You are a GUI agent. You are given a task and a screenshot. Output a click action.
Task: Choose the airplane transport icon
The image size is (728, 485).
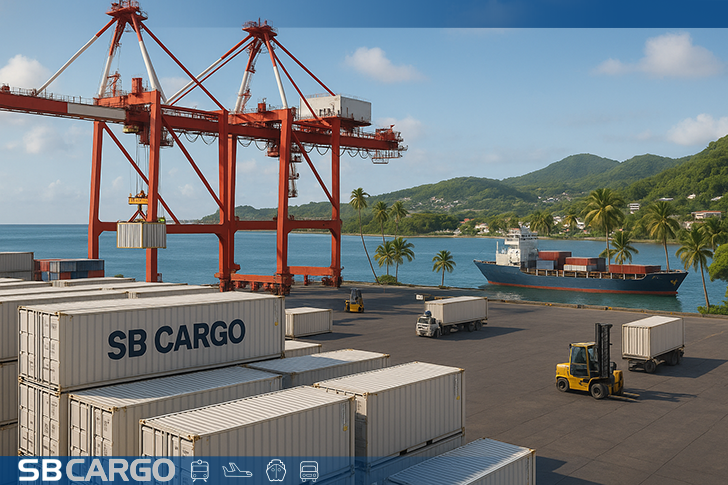point(237,470)
